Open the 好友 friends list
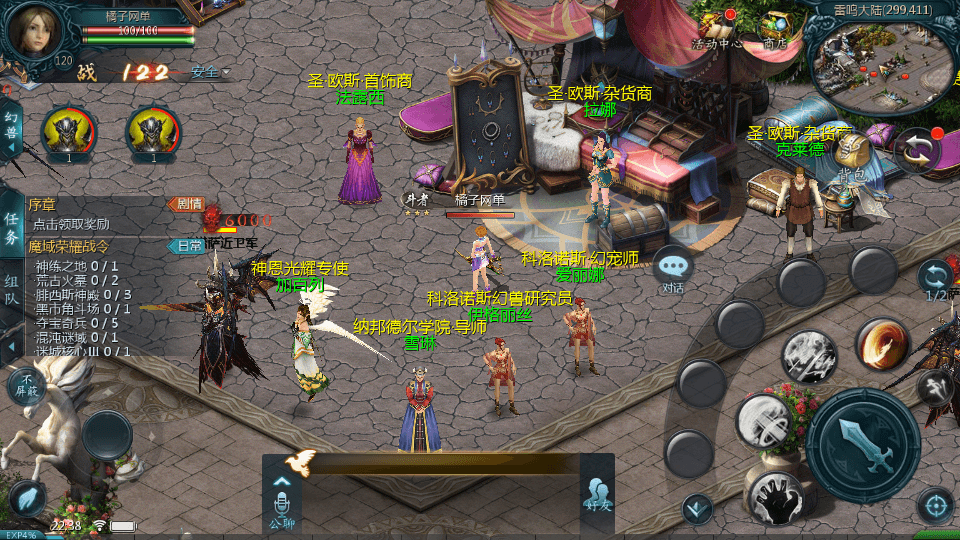This screenshot has width=960, height=540. (597, 494)
